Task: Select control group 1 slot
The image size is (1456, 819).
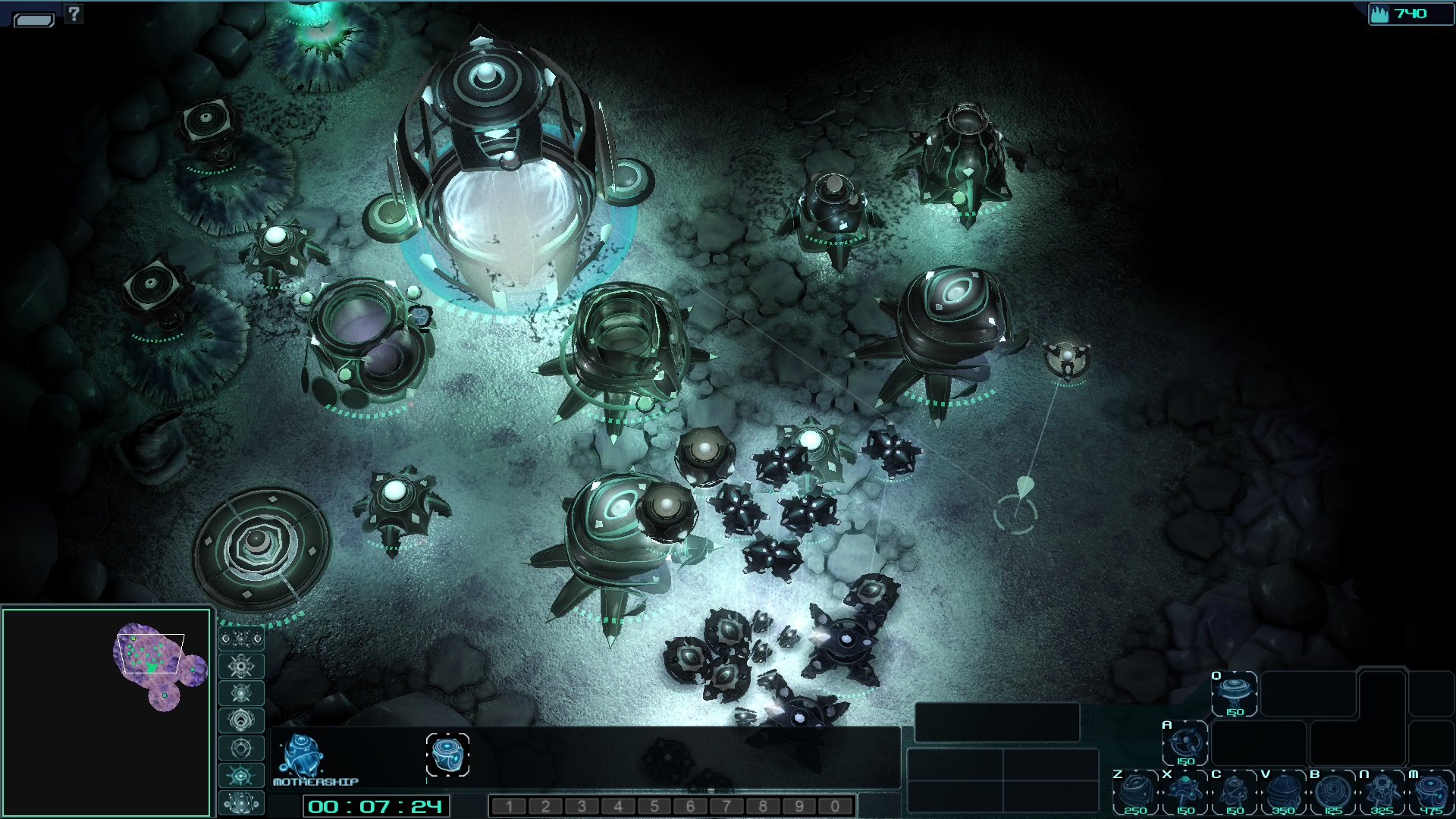Action: pyautogui.click(x=509, y=806)
